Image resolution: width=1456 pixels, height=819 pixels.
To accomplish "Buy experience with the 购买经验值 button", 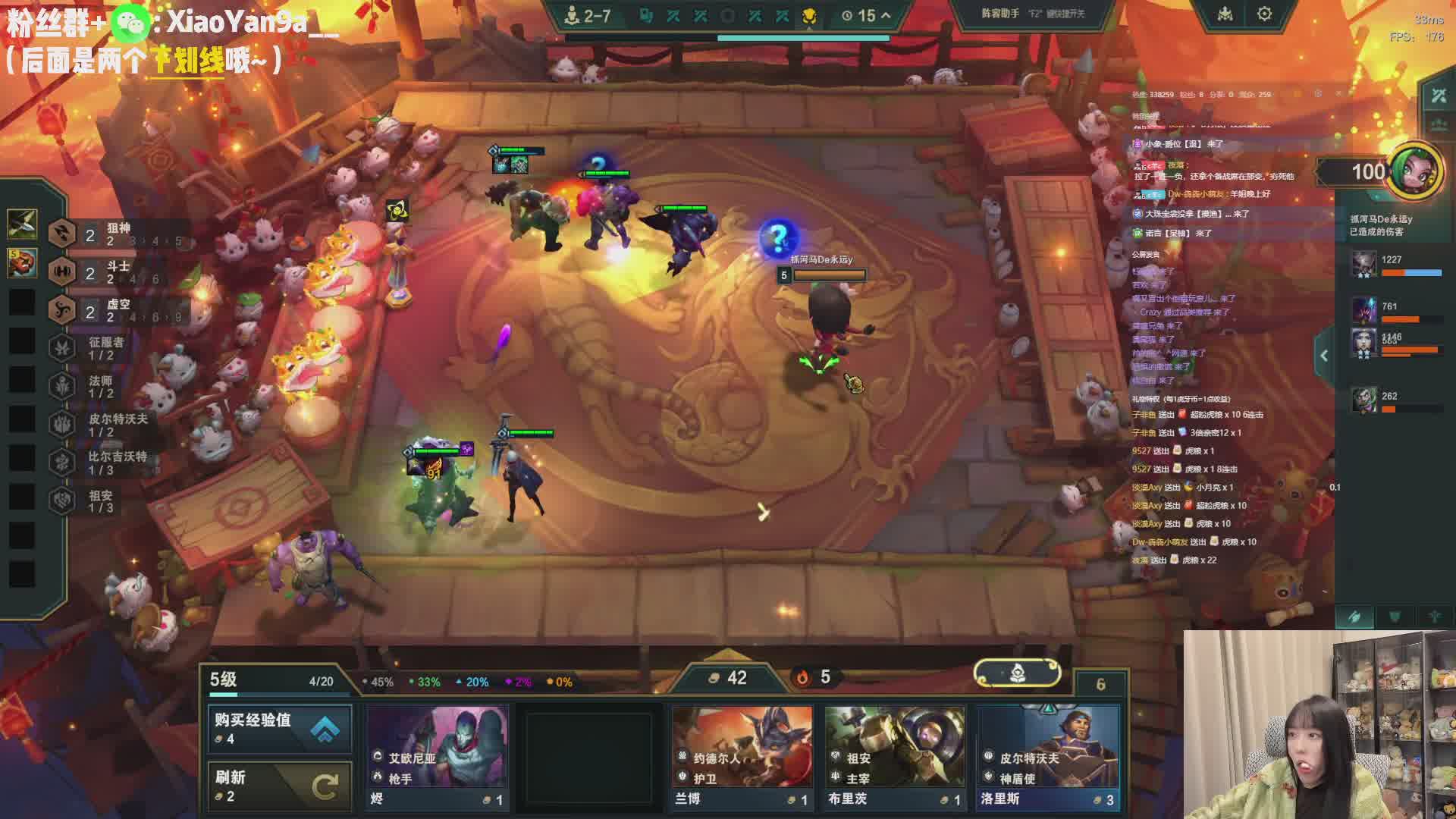I will coord(279,728).
